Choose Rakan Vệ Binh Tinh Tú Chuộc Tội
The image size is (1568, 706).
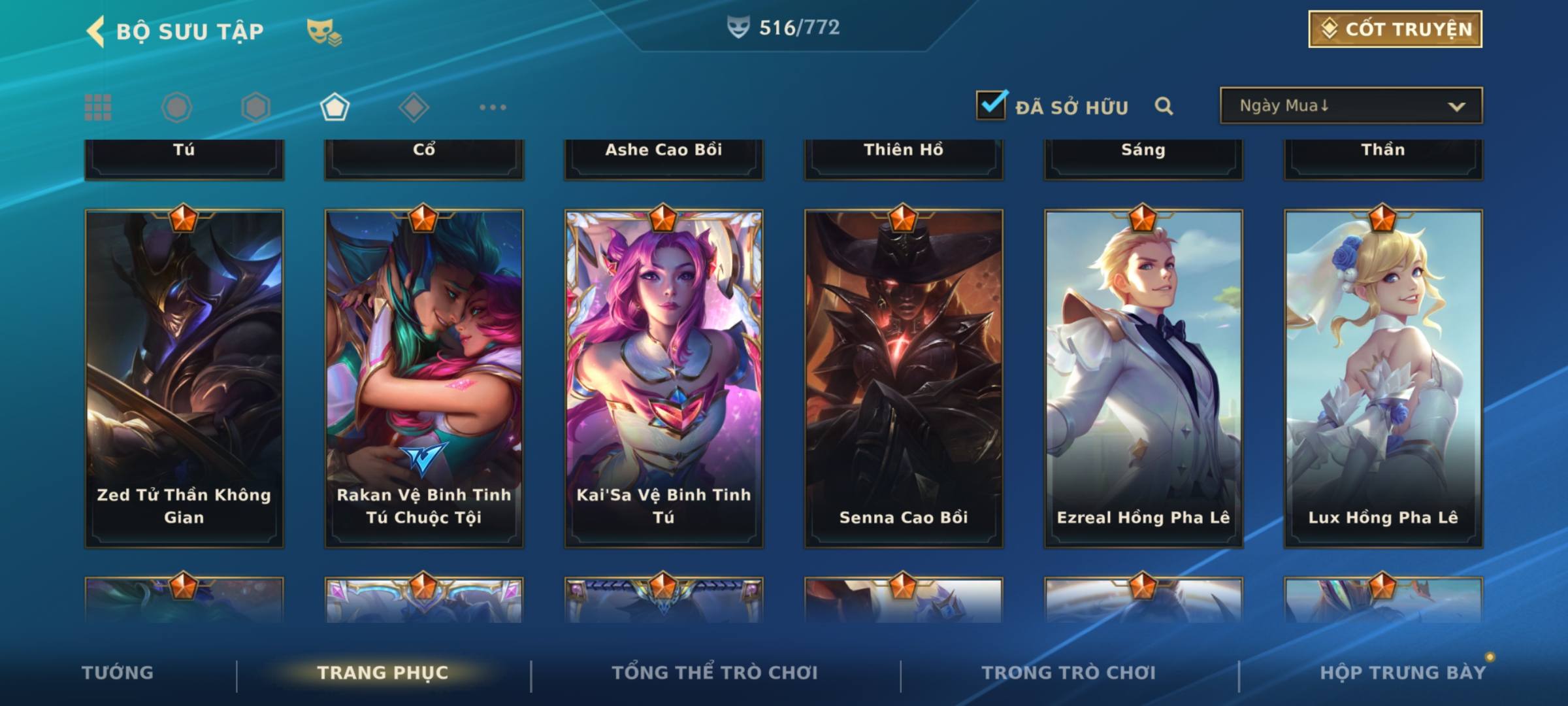(x=424, y=378)
